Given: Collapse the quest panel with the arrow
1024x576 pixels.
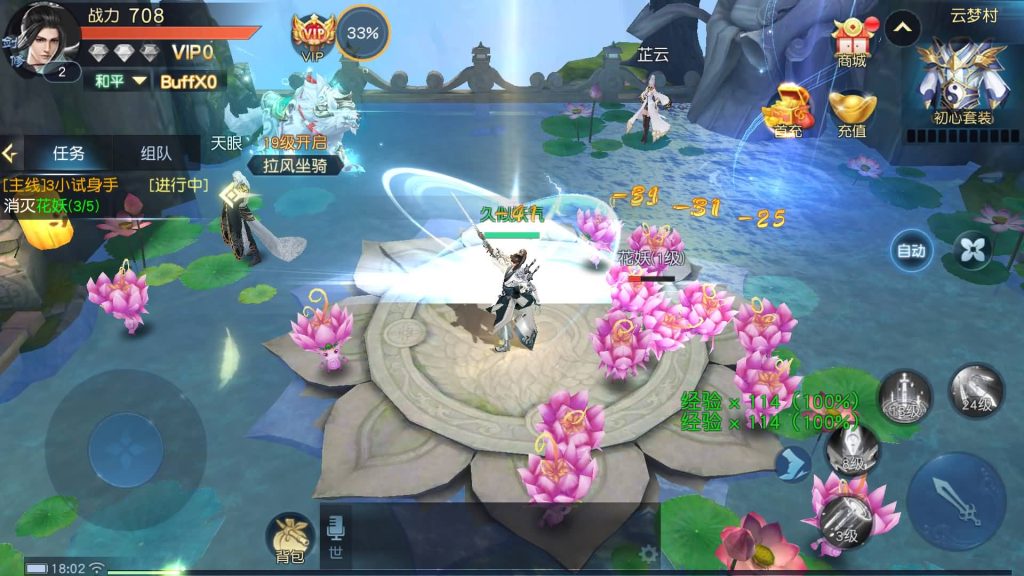Looking at the screenshot, I should [x=11, y=153].
